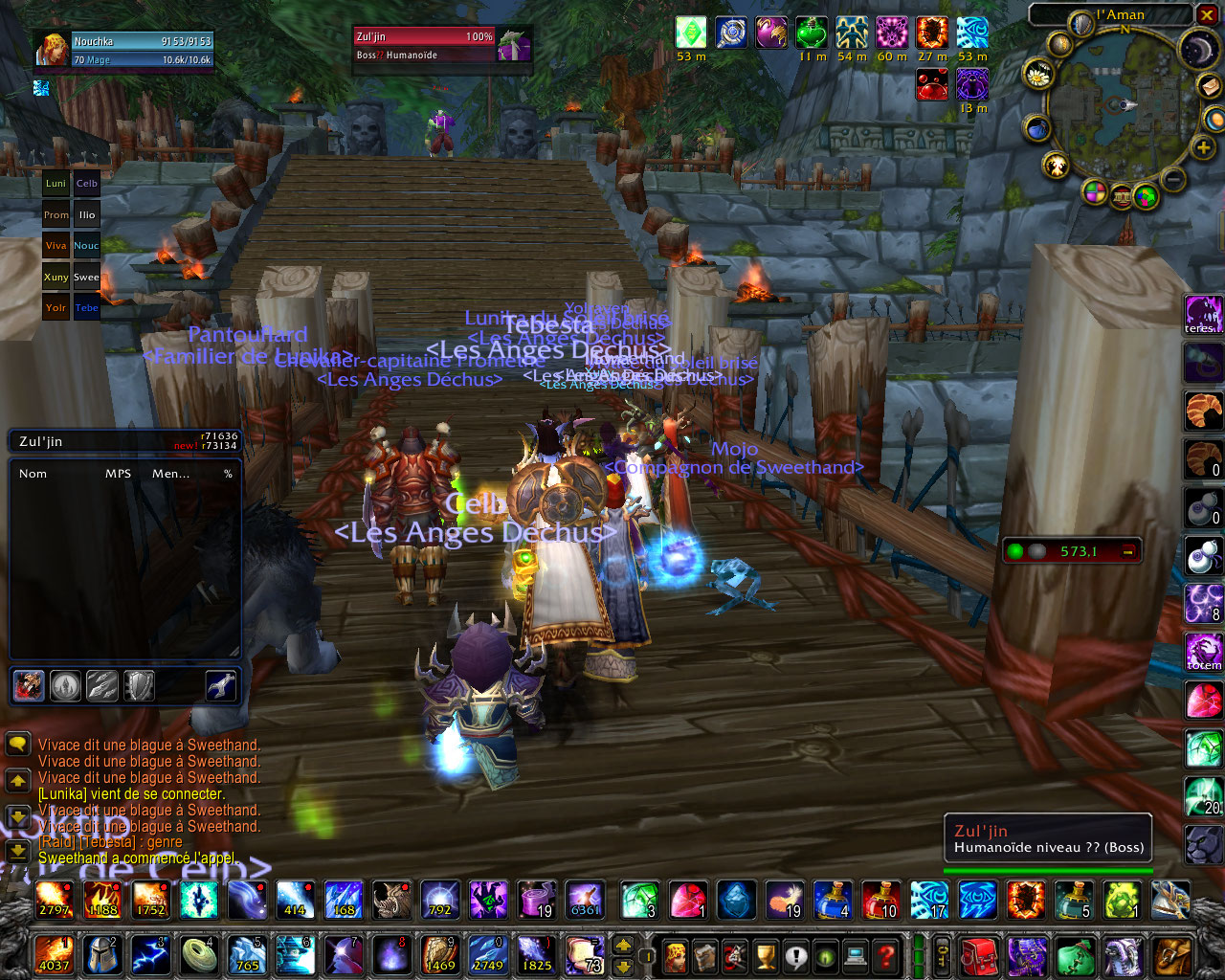This screenshot has height=980, width=1225.
Task: Select the Zul'jin boss target frame
Action: pyautogui.click(x=425, y=44)
